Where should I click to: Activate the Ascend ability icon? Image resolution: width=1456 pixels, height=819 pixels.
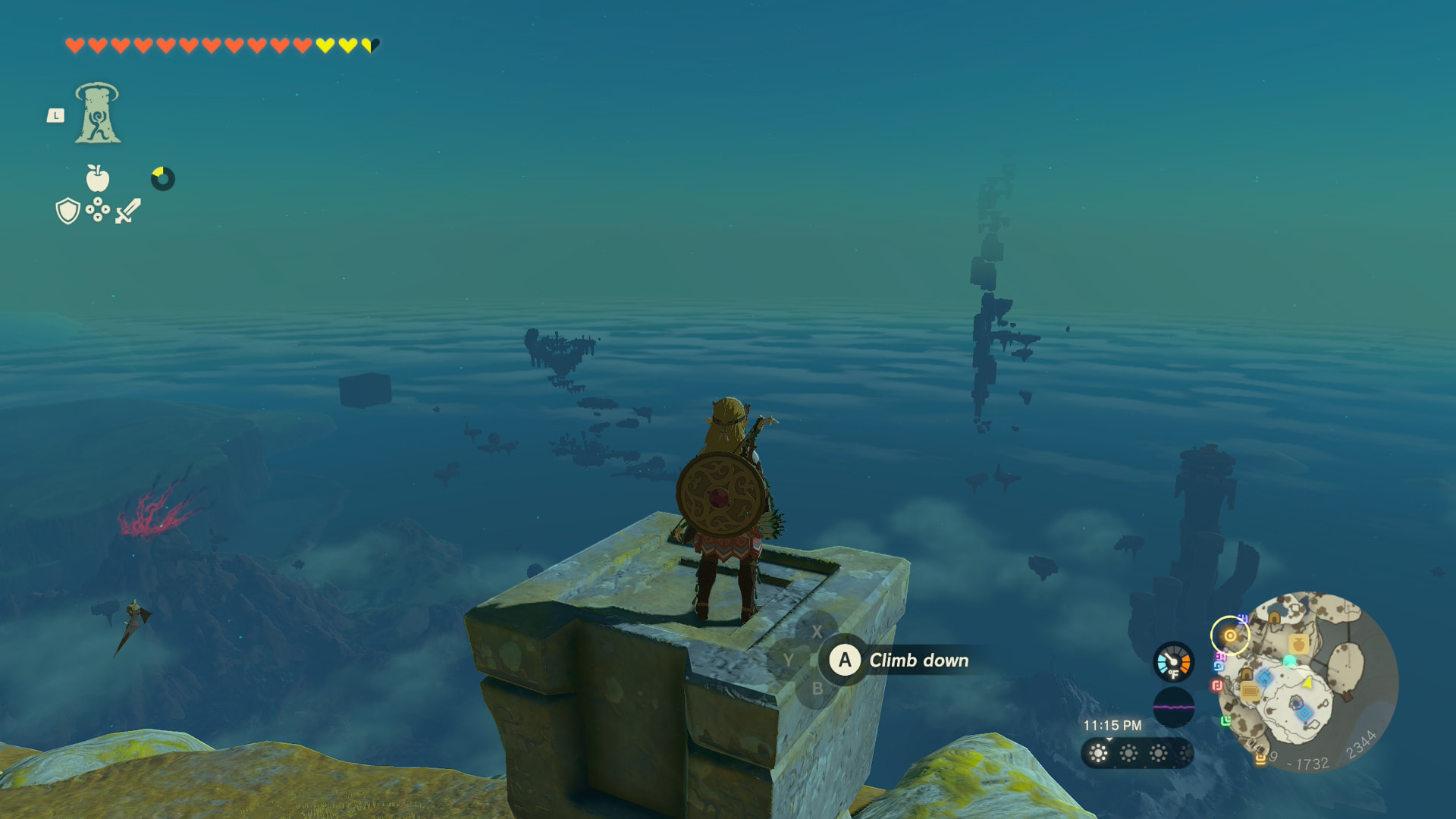(97, 114)
